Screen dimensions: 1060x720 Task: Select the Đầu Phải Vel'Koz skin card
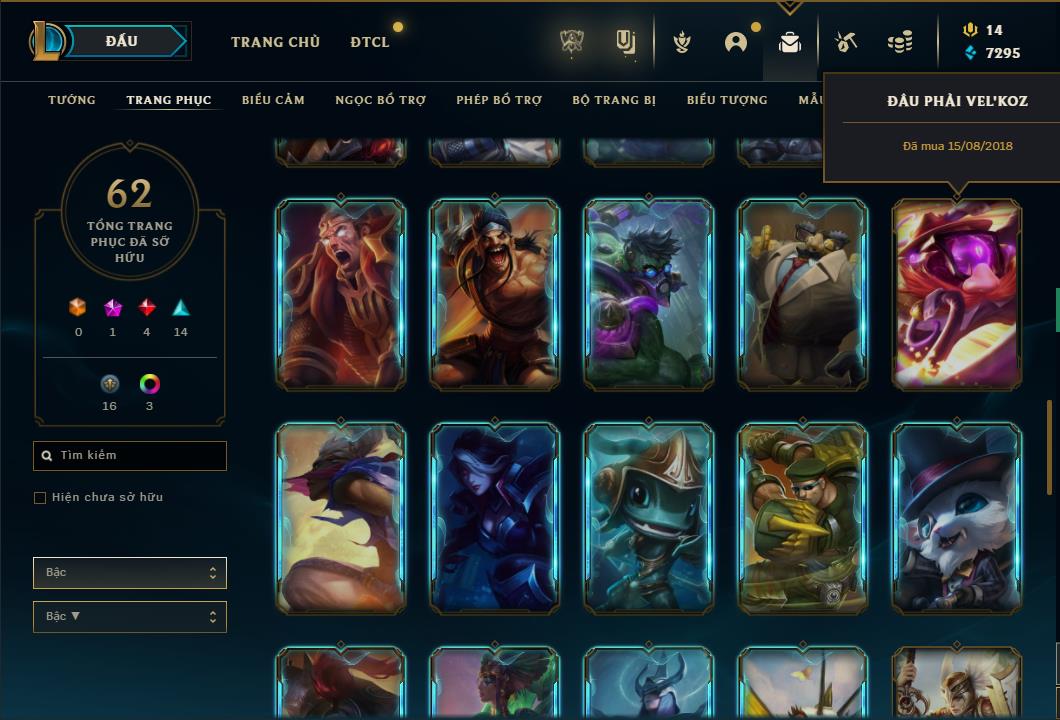957,294
